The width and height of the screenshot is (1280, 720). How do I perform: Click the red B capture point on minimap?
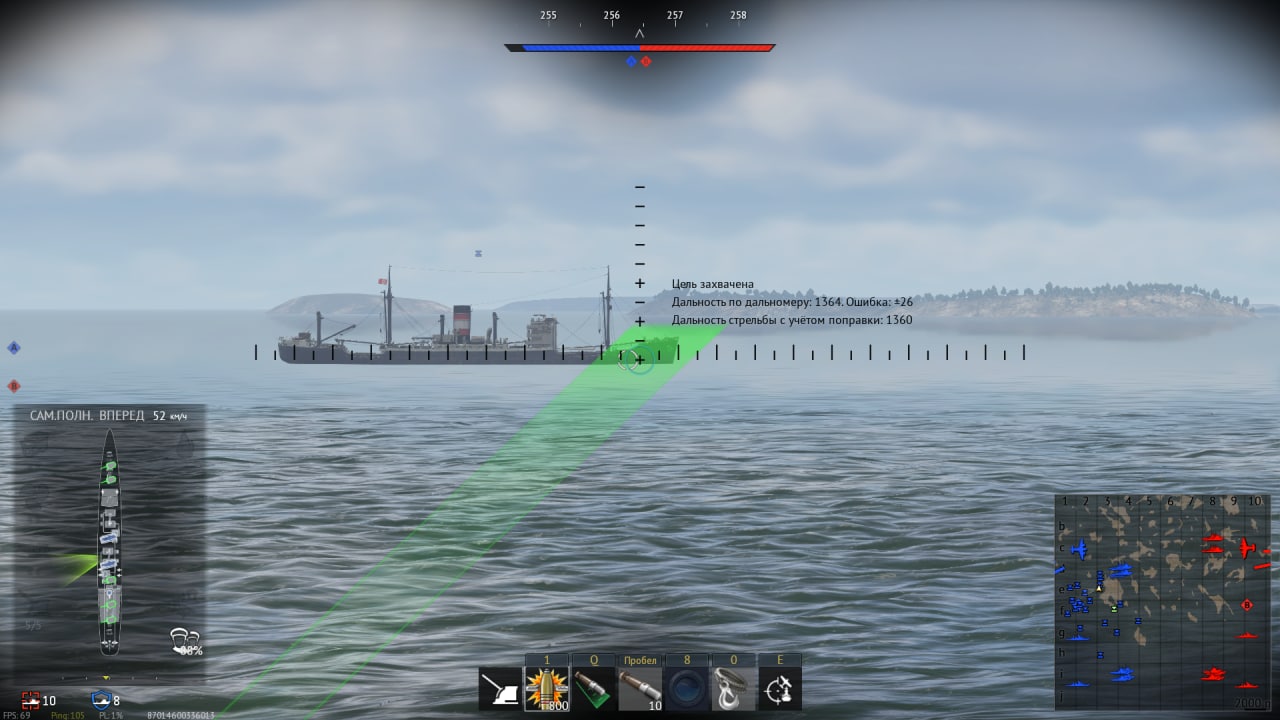pos(1247,604)
